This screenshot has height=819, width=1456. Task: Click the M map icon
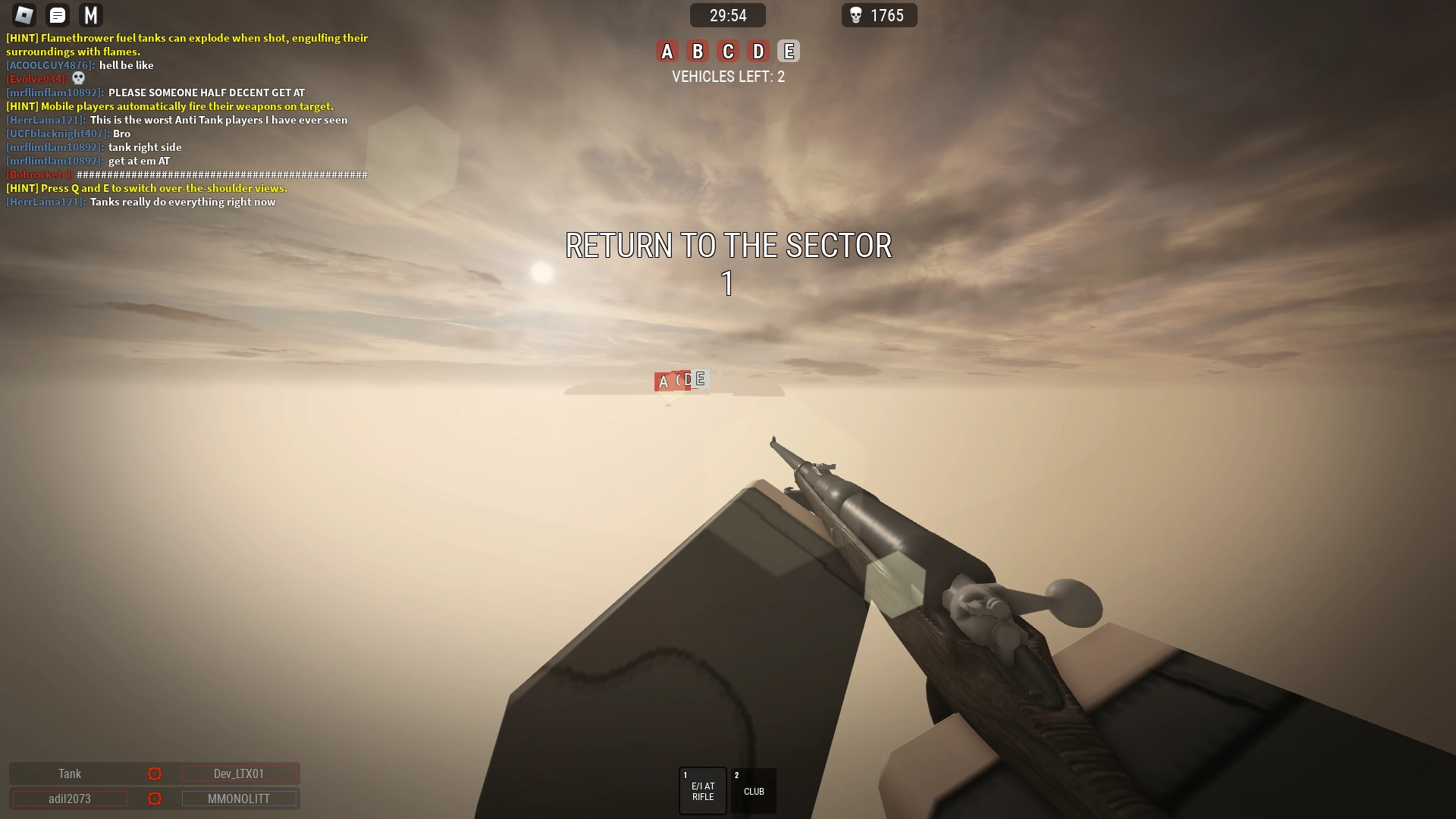coord(89,14)
